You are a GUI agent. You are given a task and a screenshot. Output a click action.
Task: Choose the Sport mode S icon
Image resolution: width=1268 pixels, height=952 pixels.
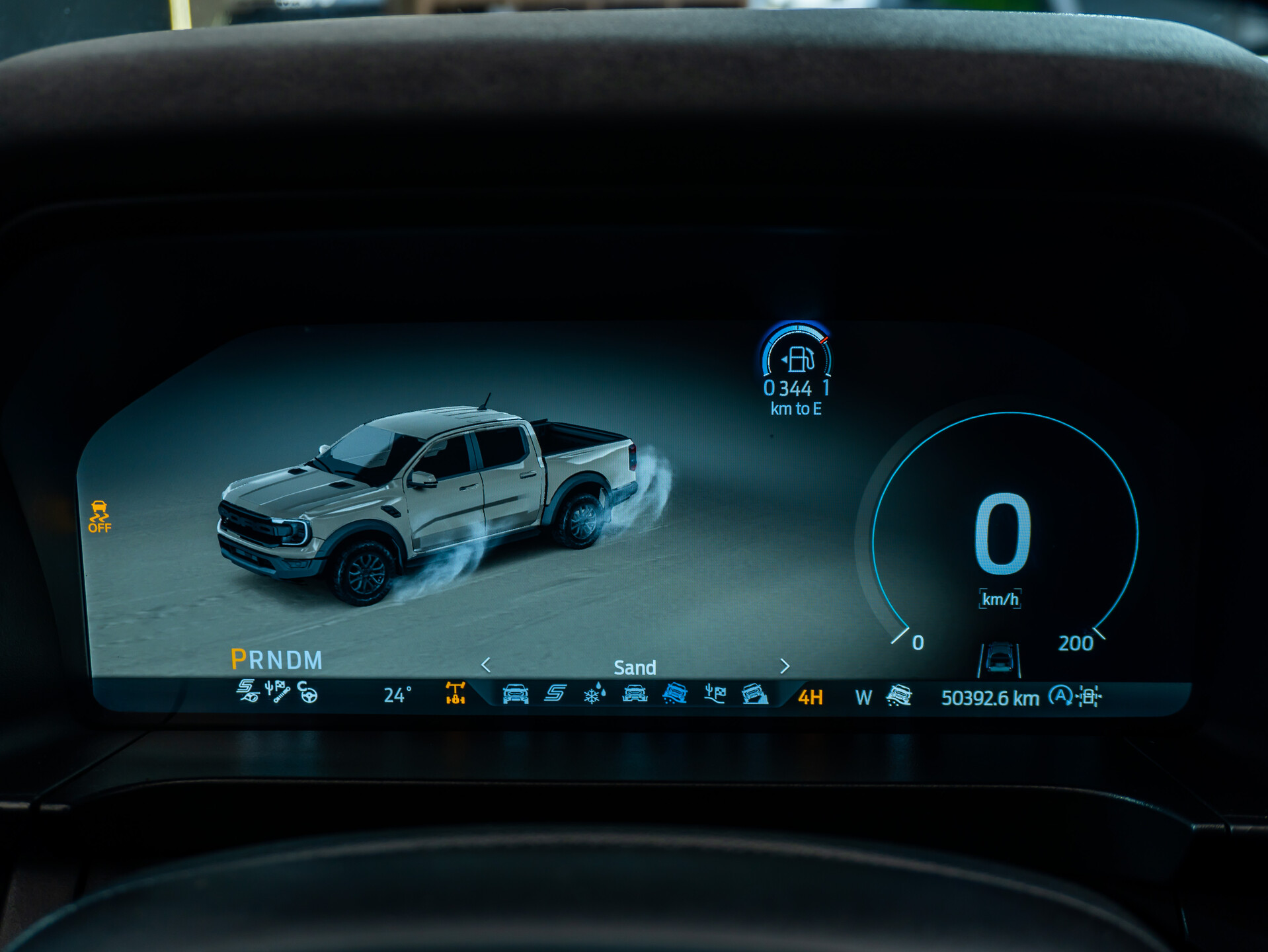555,694
